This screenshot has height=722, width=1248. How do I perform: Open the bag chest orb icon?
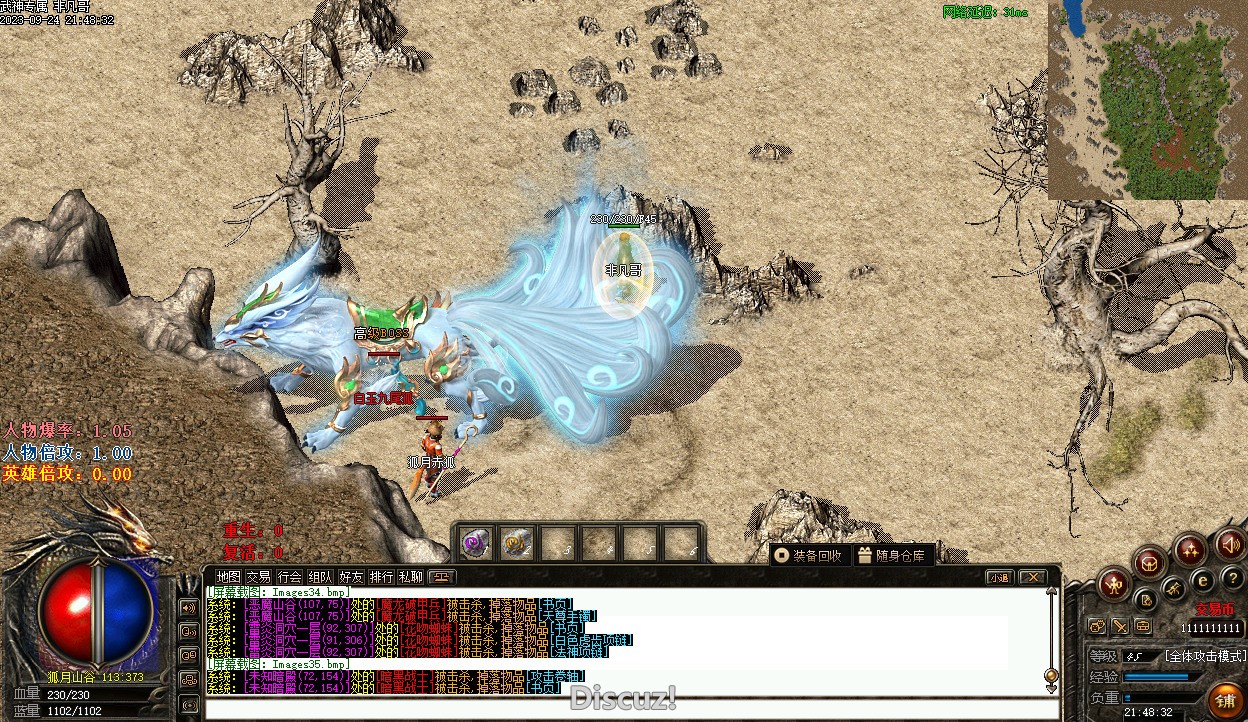[1150, 562]
